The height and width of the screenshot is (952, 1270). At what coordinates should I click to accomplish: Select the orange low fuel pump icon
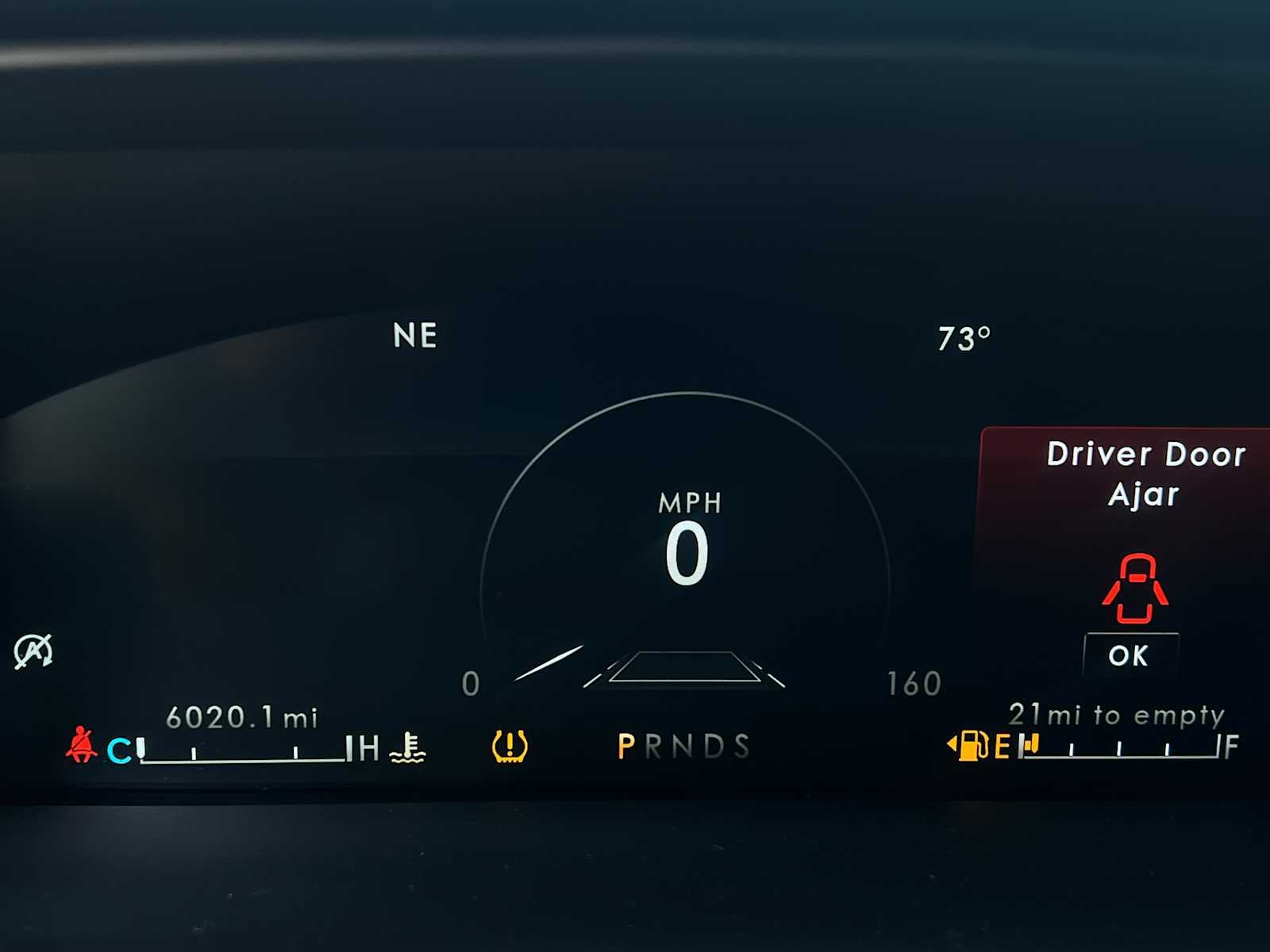[971, 746]
